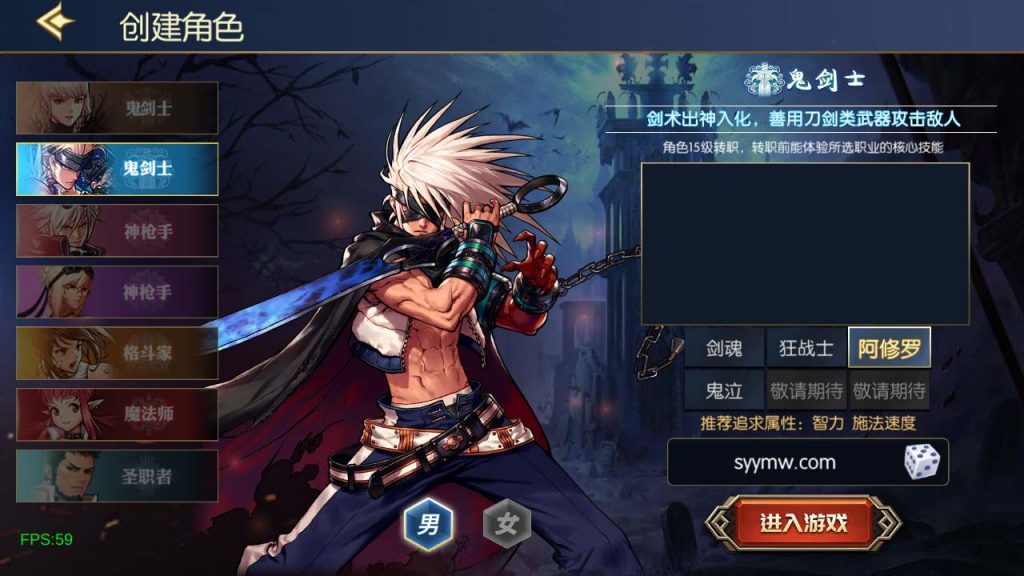Select the 格斗家 fighter class

[x=117, y=353]
